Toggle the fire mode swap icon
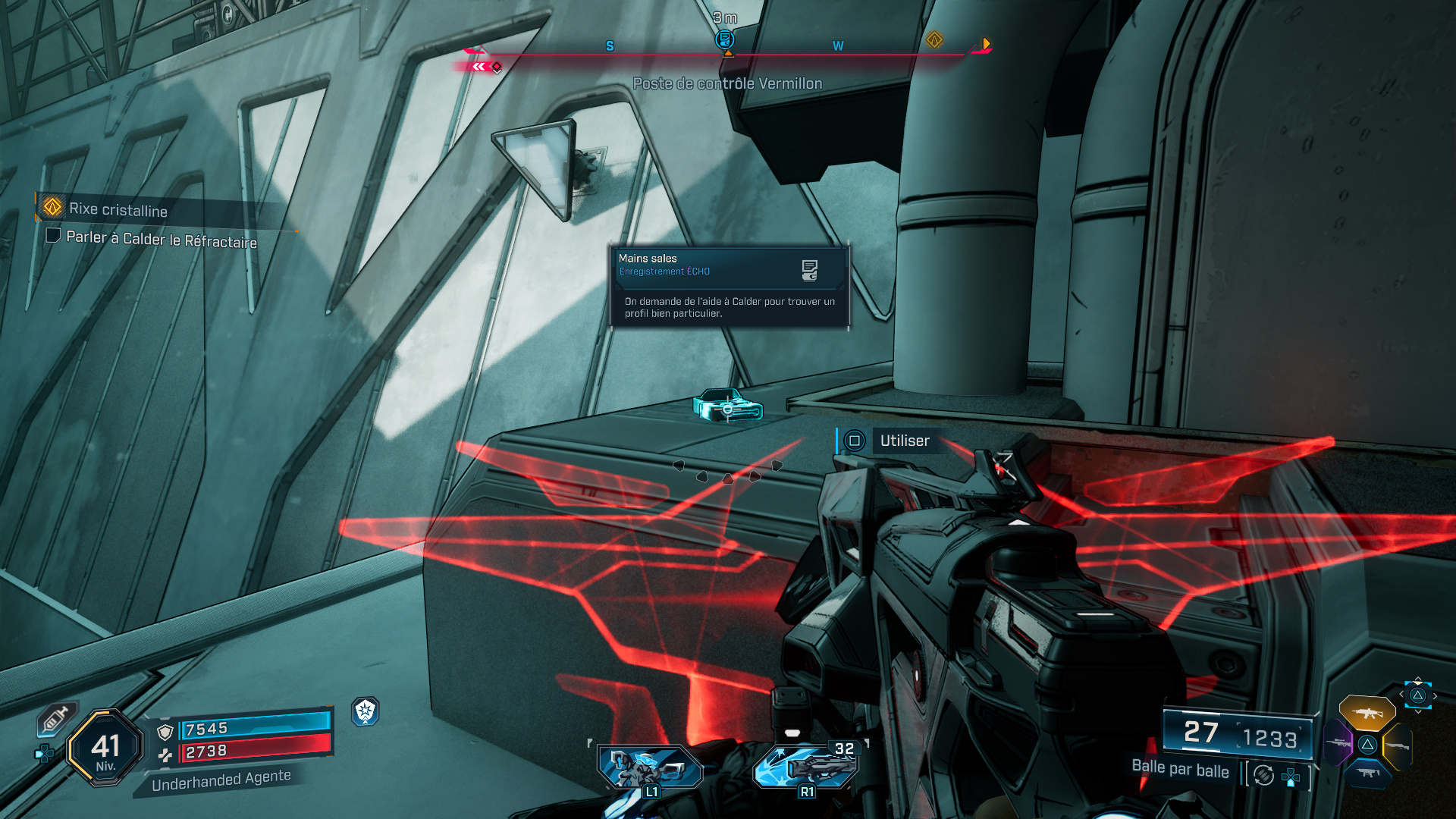The width and height of the screenshot is (1456, 819). point(1263,775)
